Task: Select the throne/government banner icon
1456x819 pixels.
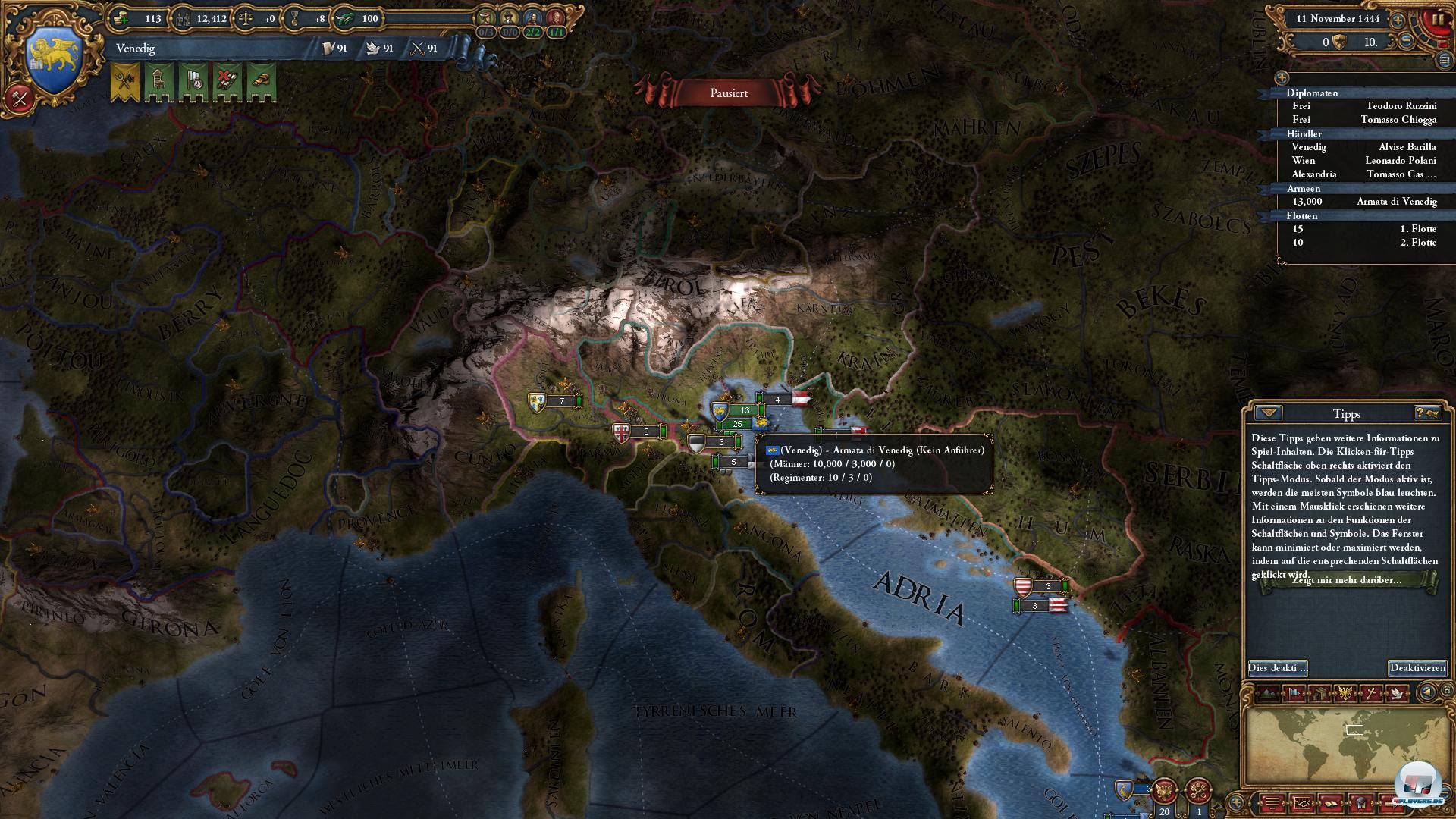Action: (158, 80)
